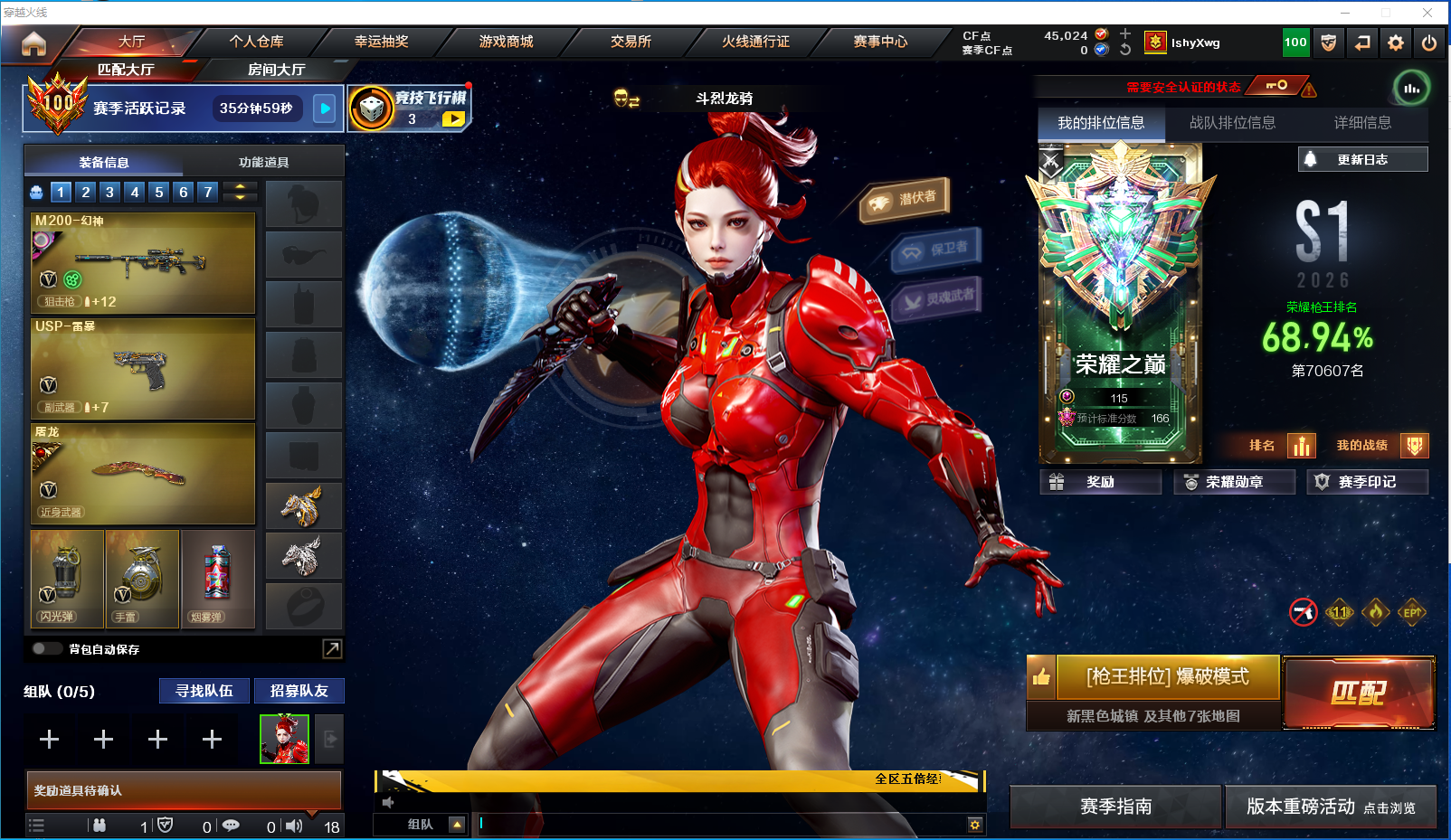Viewport: 1451px width, 840px height.
Task: Choose the USP-雷暴 pistol slot
Action: tap(143, 368)
